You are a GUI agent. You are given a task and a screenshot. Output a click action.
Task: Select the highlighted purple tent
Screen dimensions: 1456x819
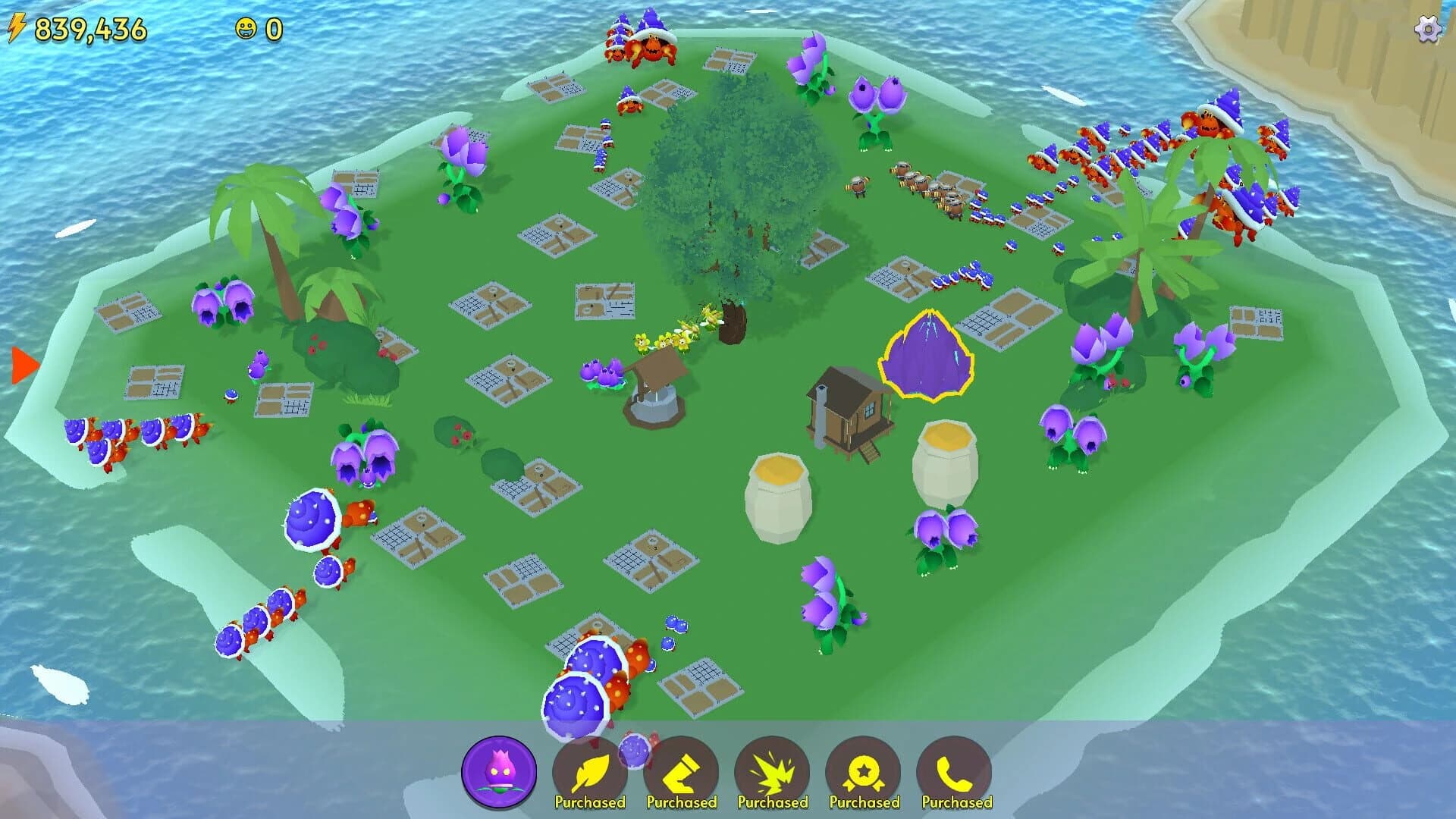(927, 356)
